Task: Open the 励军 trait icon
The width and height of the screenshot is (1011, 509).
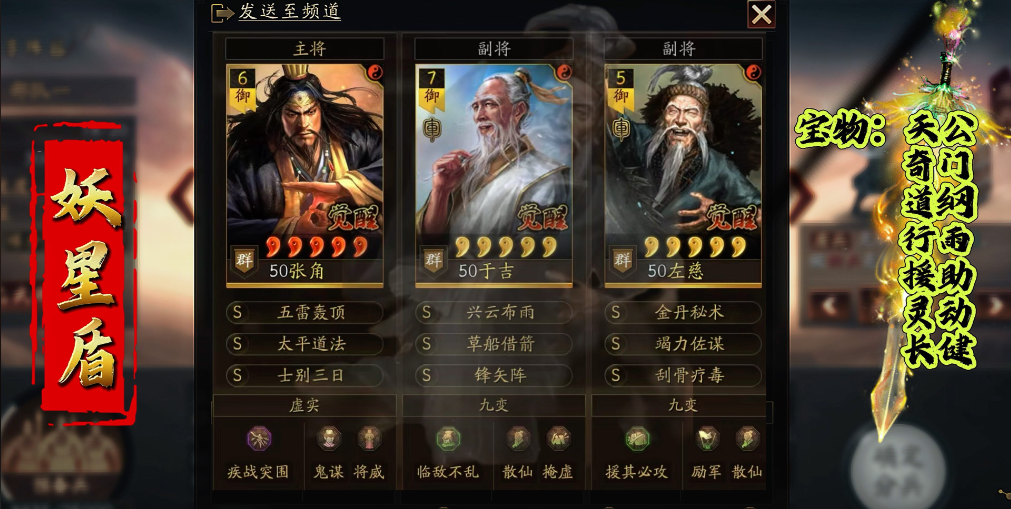Action: coord(708,439)
